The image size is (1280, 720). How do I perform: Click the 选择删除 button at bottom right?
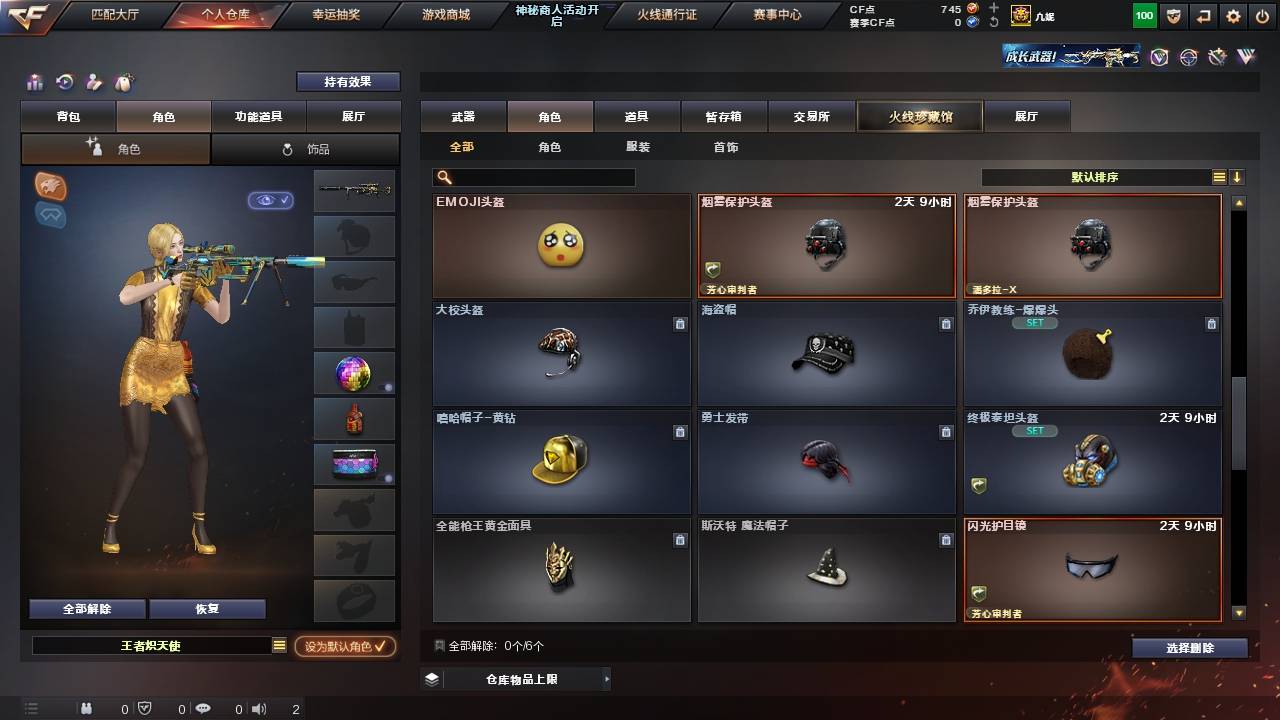click(1189, 647)
